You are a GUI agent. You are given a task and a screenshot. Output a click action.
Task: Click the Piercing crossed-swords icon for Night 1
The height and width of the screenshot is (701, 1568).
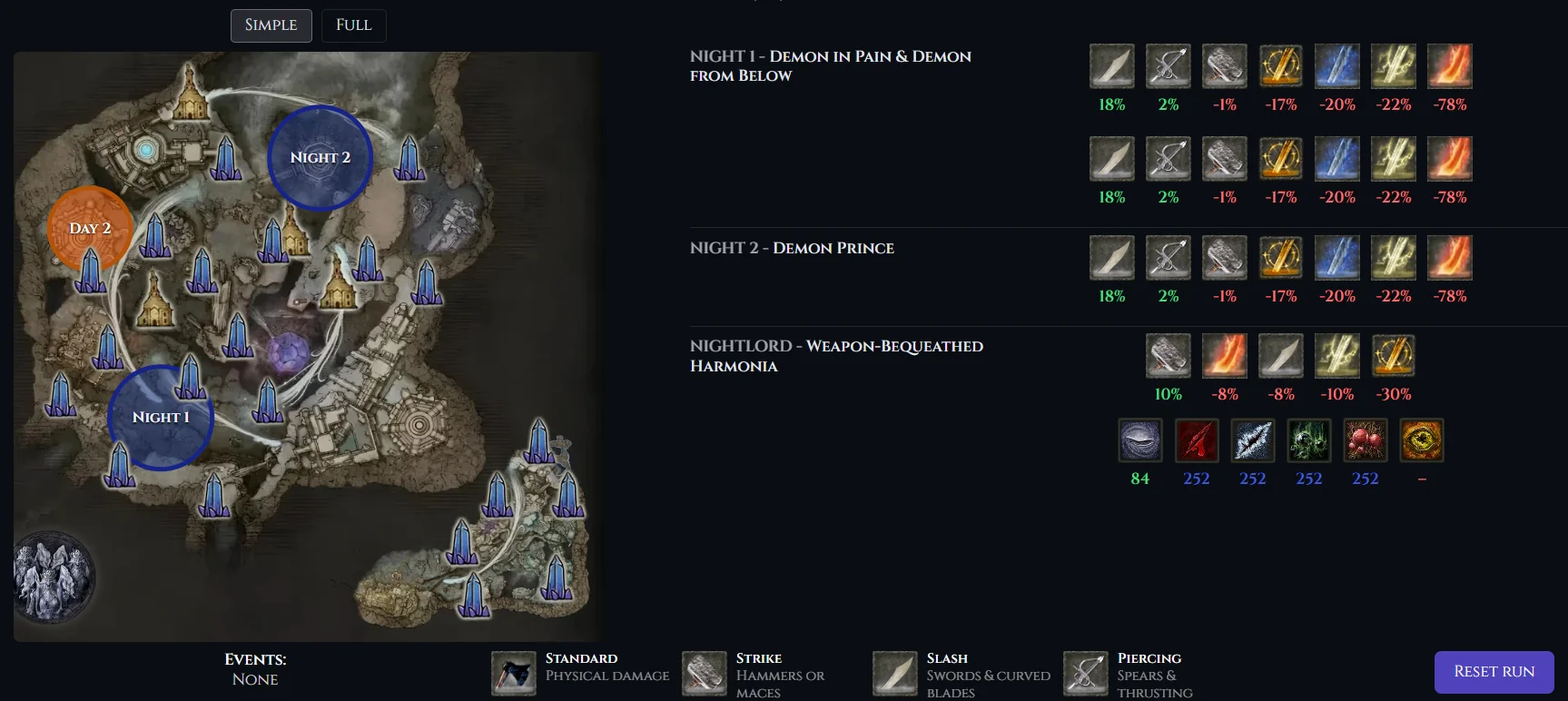pyautogui.click(x=1169, y=65)
